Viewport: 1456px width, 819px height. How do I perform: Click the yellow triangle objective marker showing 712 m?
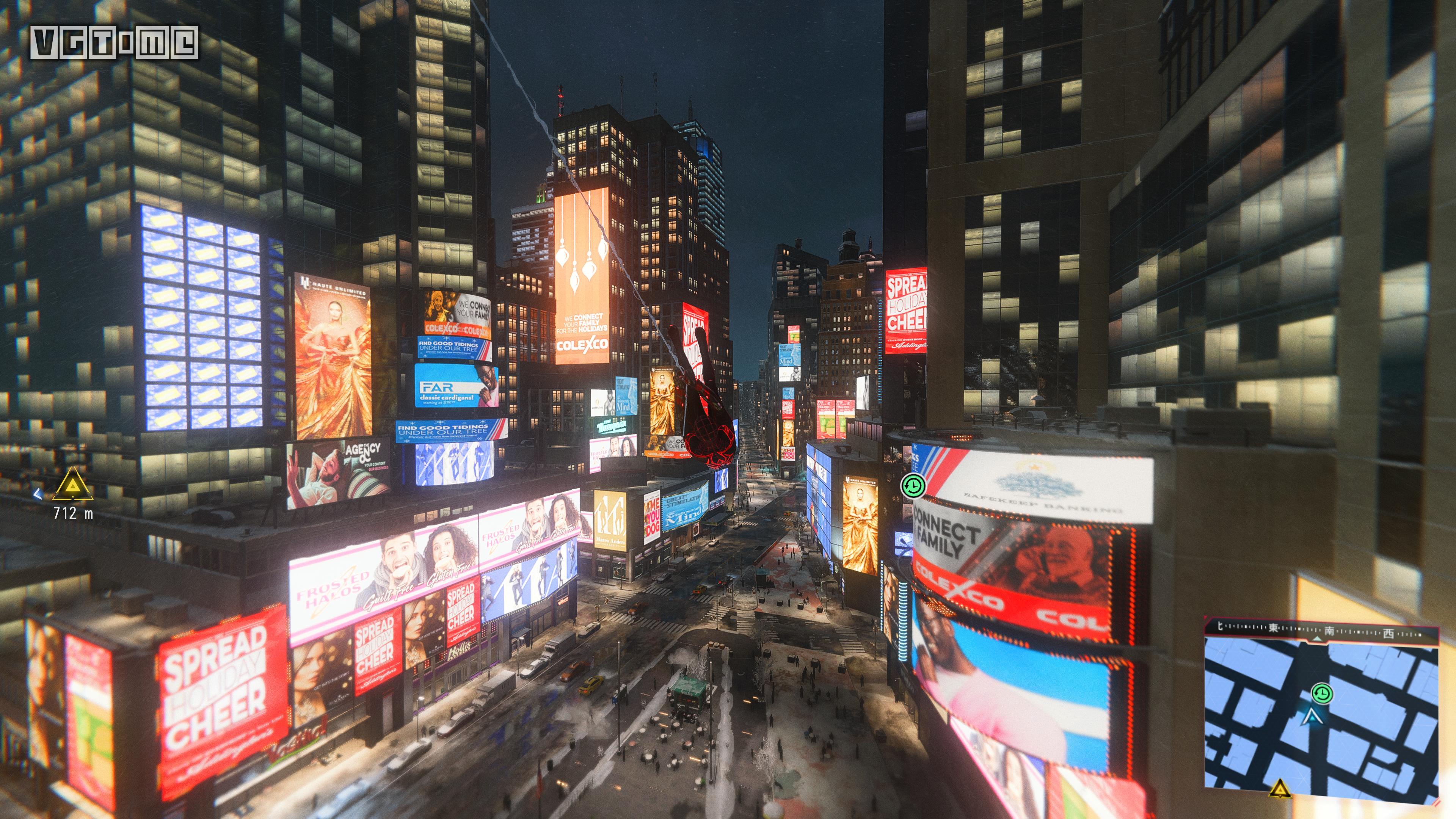[73, 485]
